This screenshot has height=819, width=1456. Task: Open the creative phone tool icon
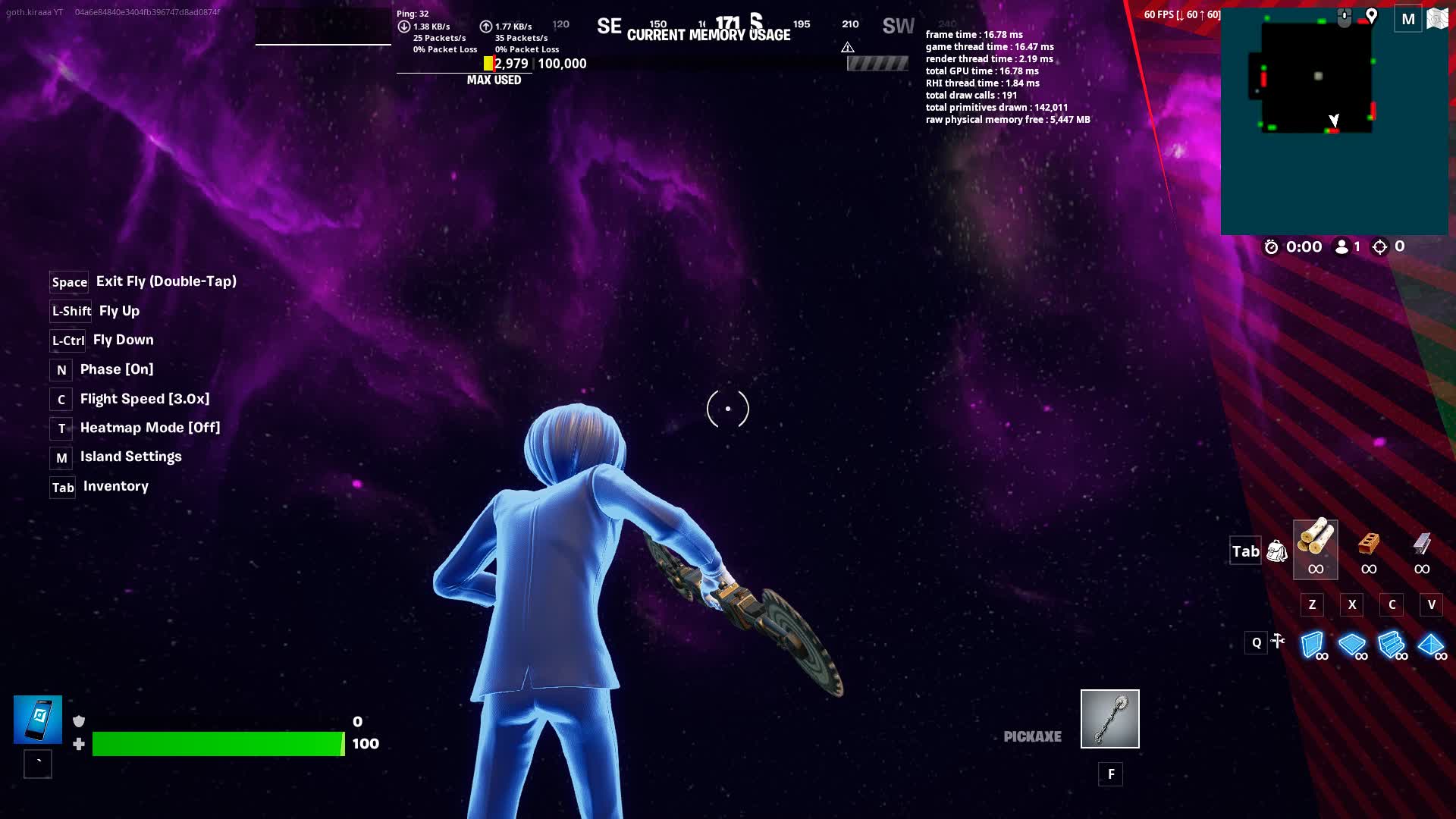point(38,719)
